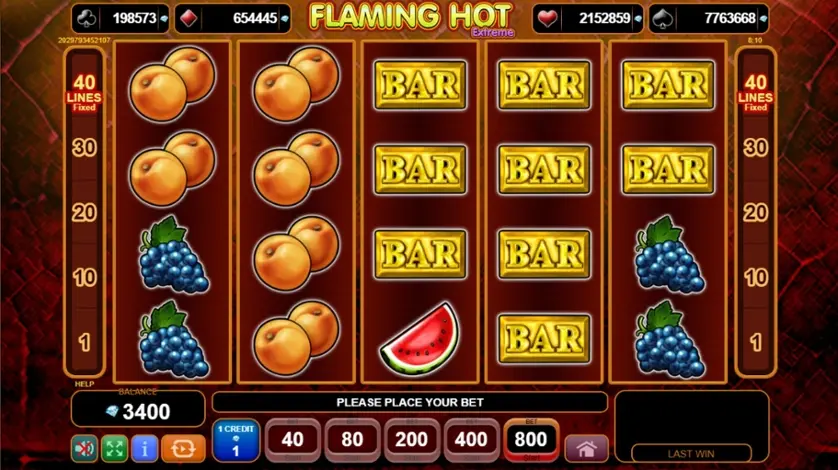Select the 200 bet amount
Image resolution: width=838 pixels, height=470 pixels.
tap(412, 440)
